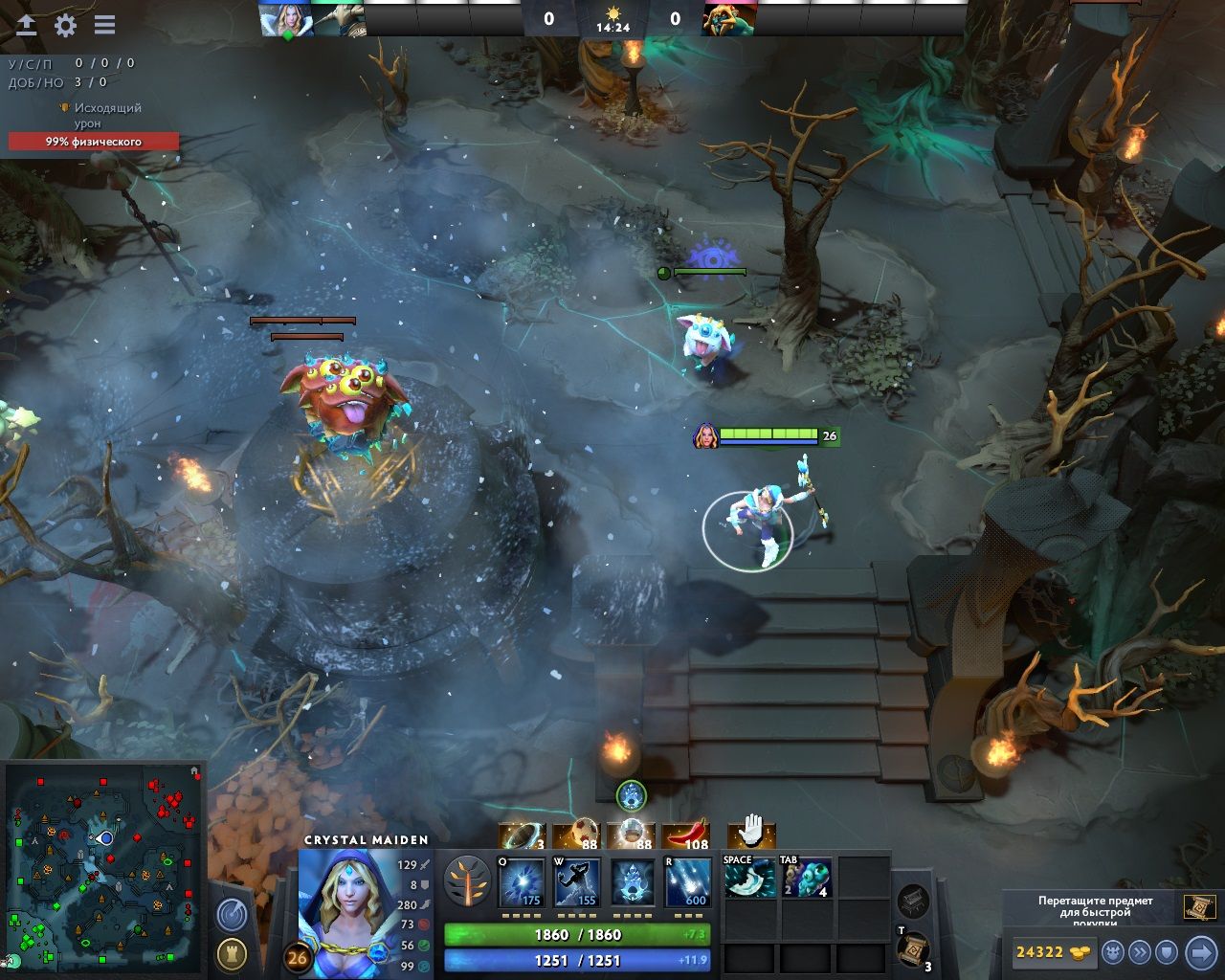Open the hamburger scoreboard menu

pos(104,26)
